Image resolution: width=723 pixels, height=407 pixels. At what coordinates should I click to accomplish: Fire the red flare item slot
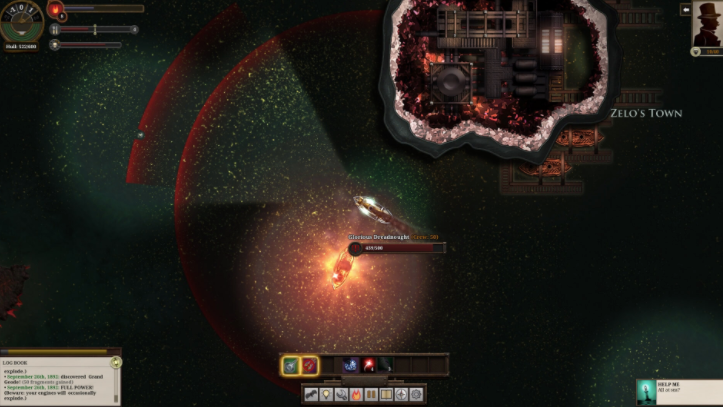[369, 366]
